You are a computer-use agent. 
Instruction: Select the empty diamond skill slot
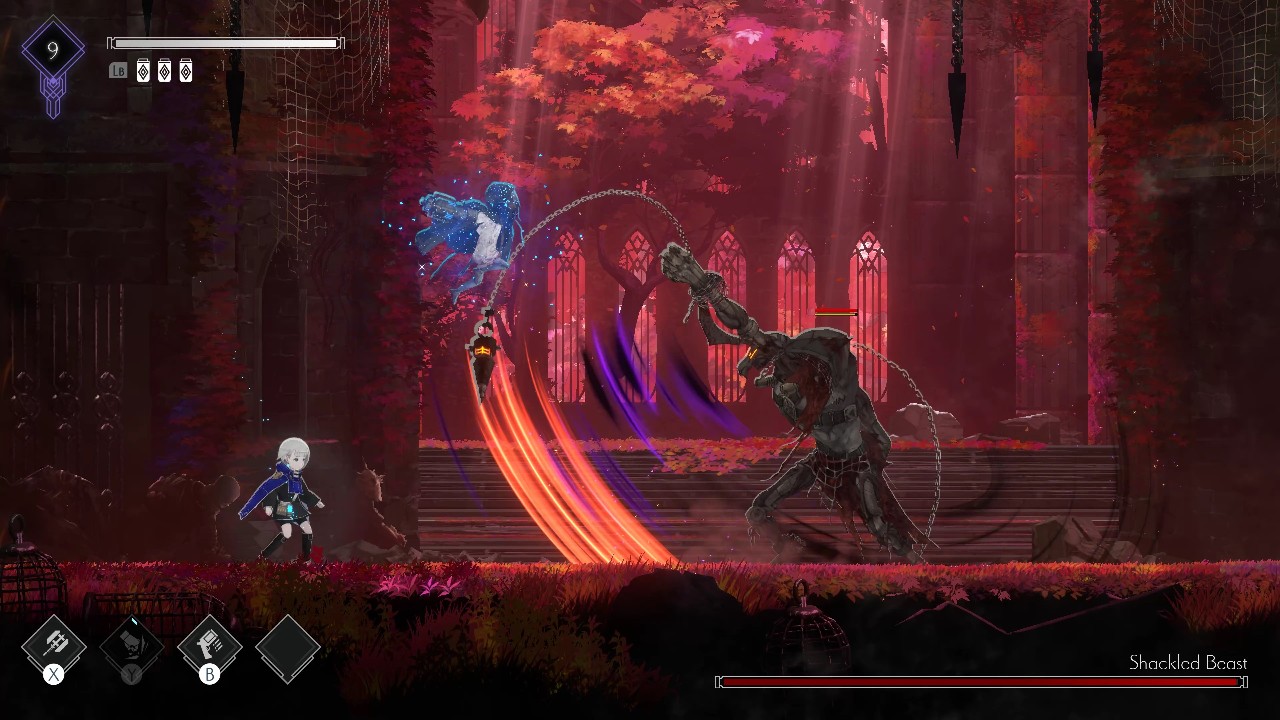pyautogui.click(x=287, y=647)
